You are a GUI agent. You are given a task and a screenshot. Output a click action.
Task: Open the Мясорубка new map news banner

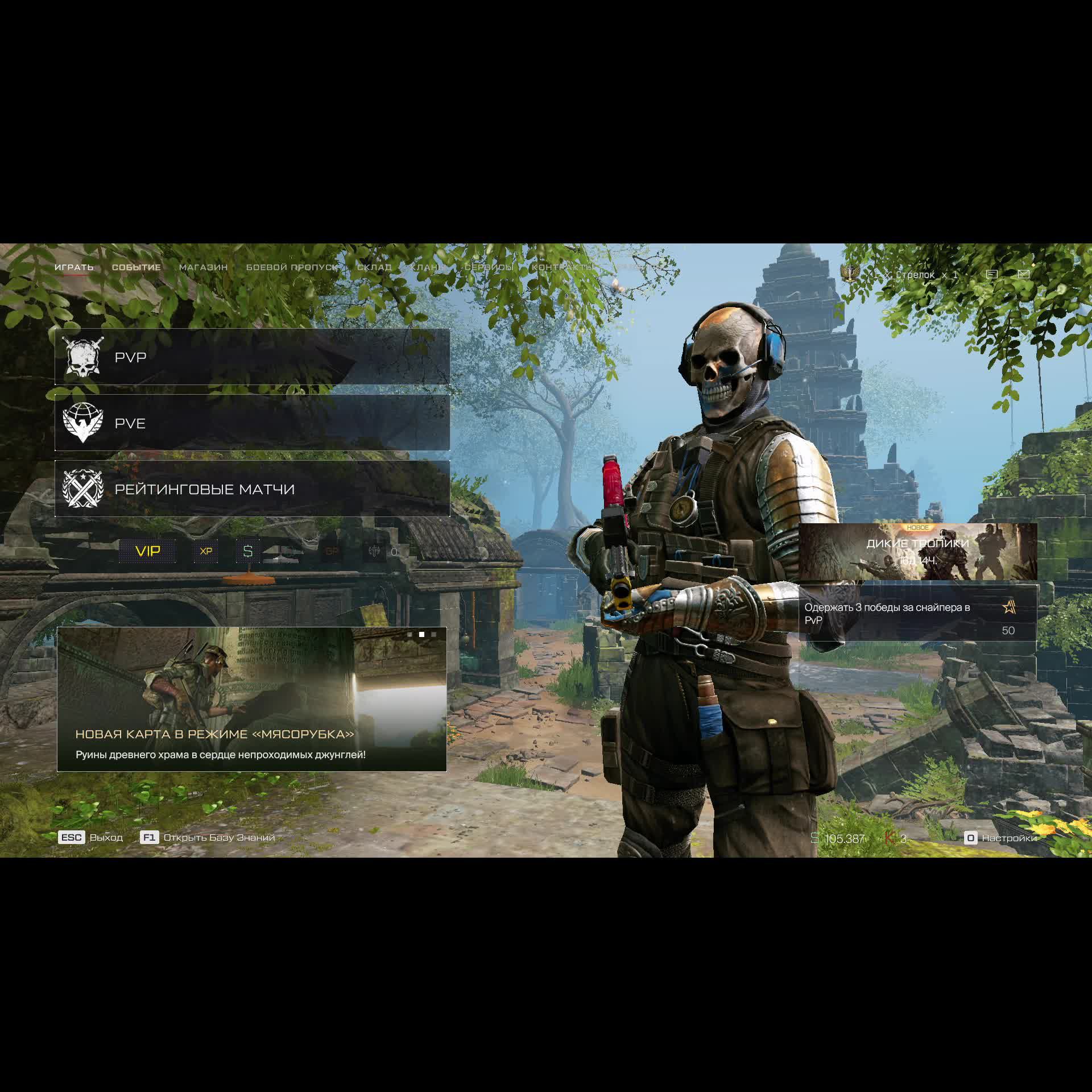[x=252, y=699]
